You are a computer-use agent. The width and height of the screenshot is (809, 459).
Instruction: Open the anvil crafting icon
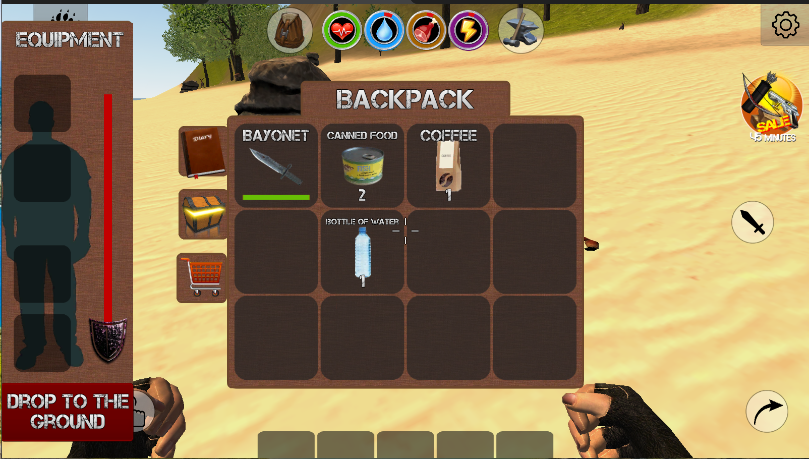(x=520, y=30)
